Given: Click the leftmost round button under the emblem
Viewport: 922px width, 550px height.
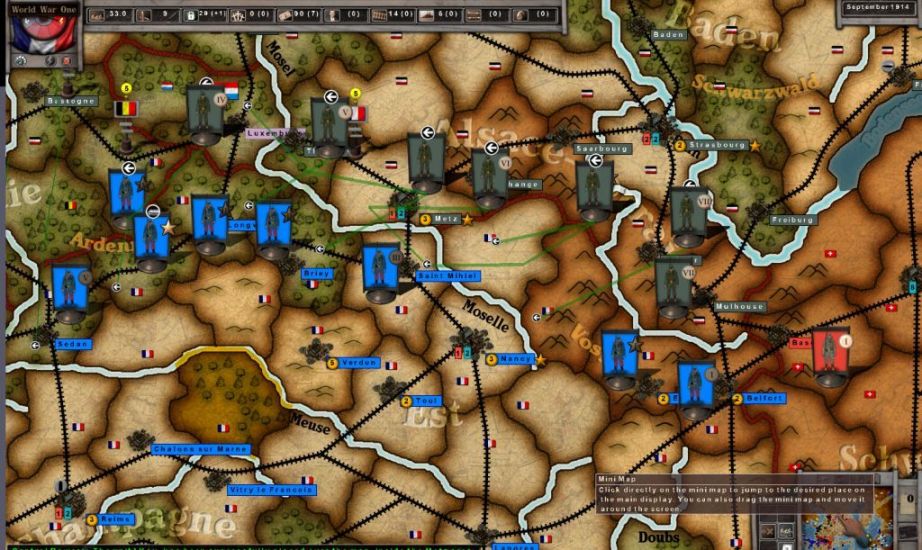Looking at the screenshot, I should (x=22, y=62).
